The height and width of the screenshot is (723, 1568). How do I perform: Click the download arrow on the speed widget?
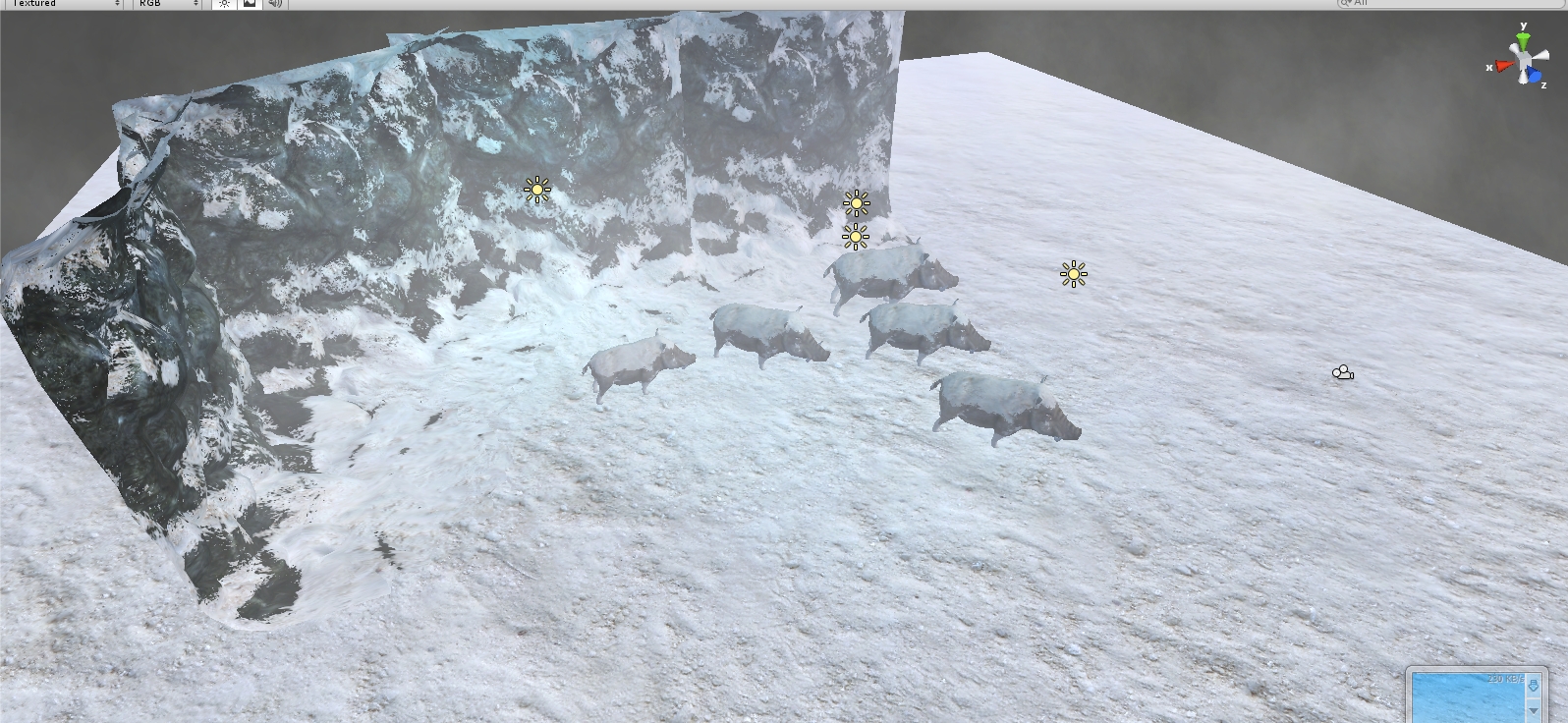[1533, 687]
